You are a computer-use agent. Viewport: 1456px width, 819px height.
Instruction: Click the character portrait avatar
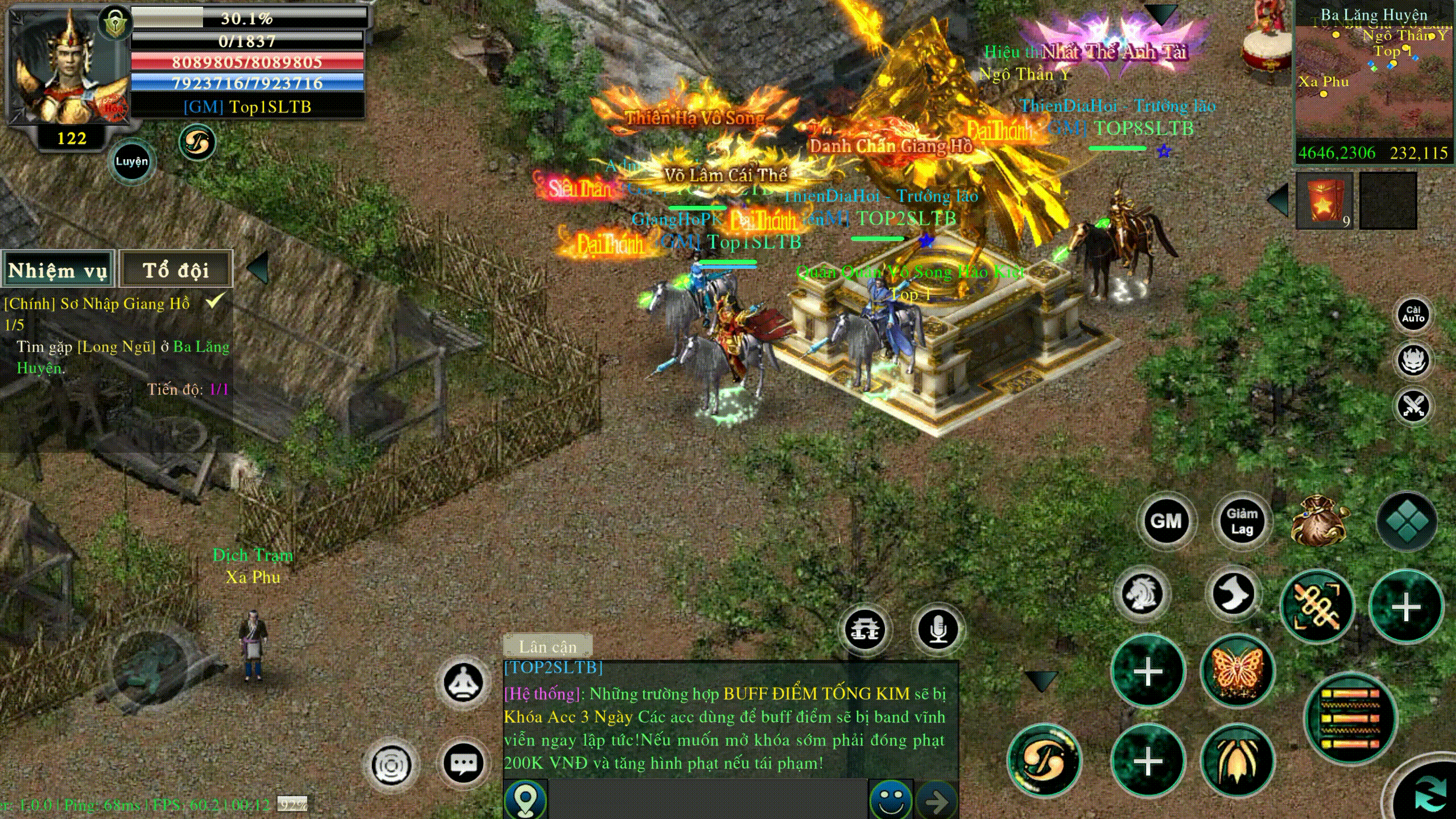click(68, 68)
